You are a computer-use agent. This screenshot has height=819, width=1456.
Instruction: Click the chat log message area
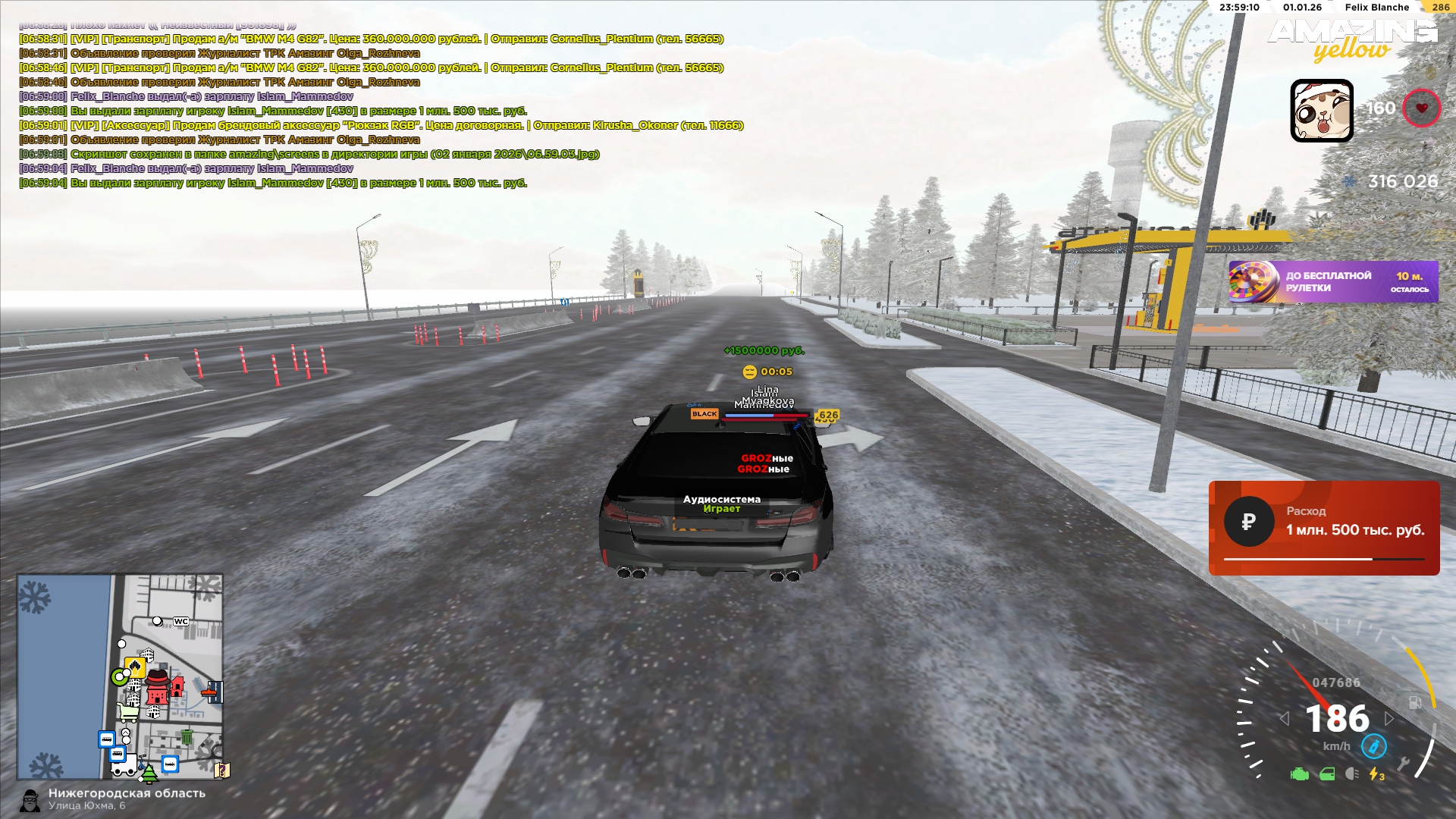click(x=379, y=111)
